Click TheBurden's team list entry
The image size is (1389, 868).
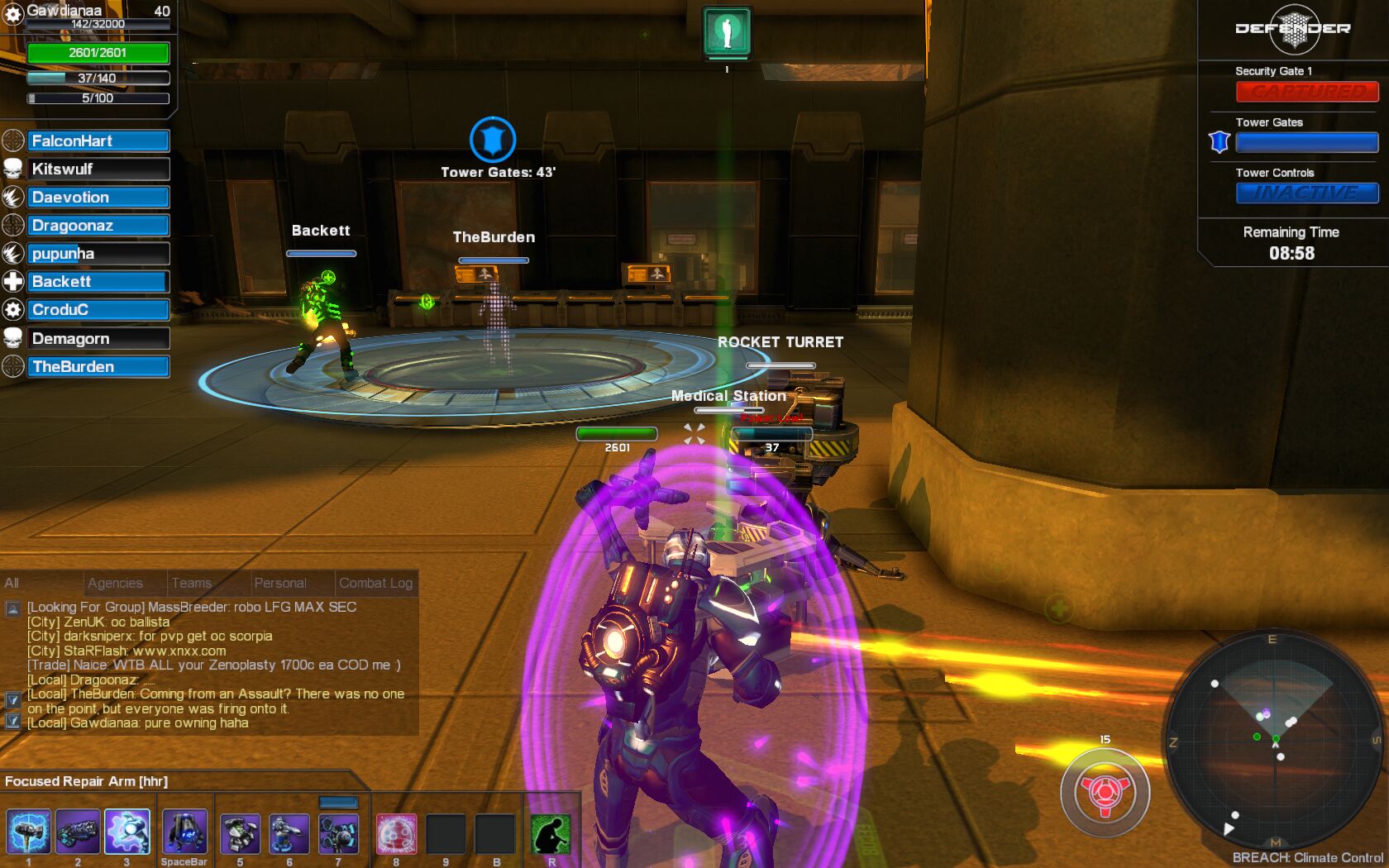coord(98,366)
